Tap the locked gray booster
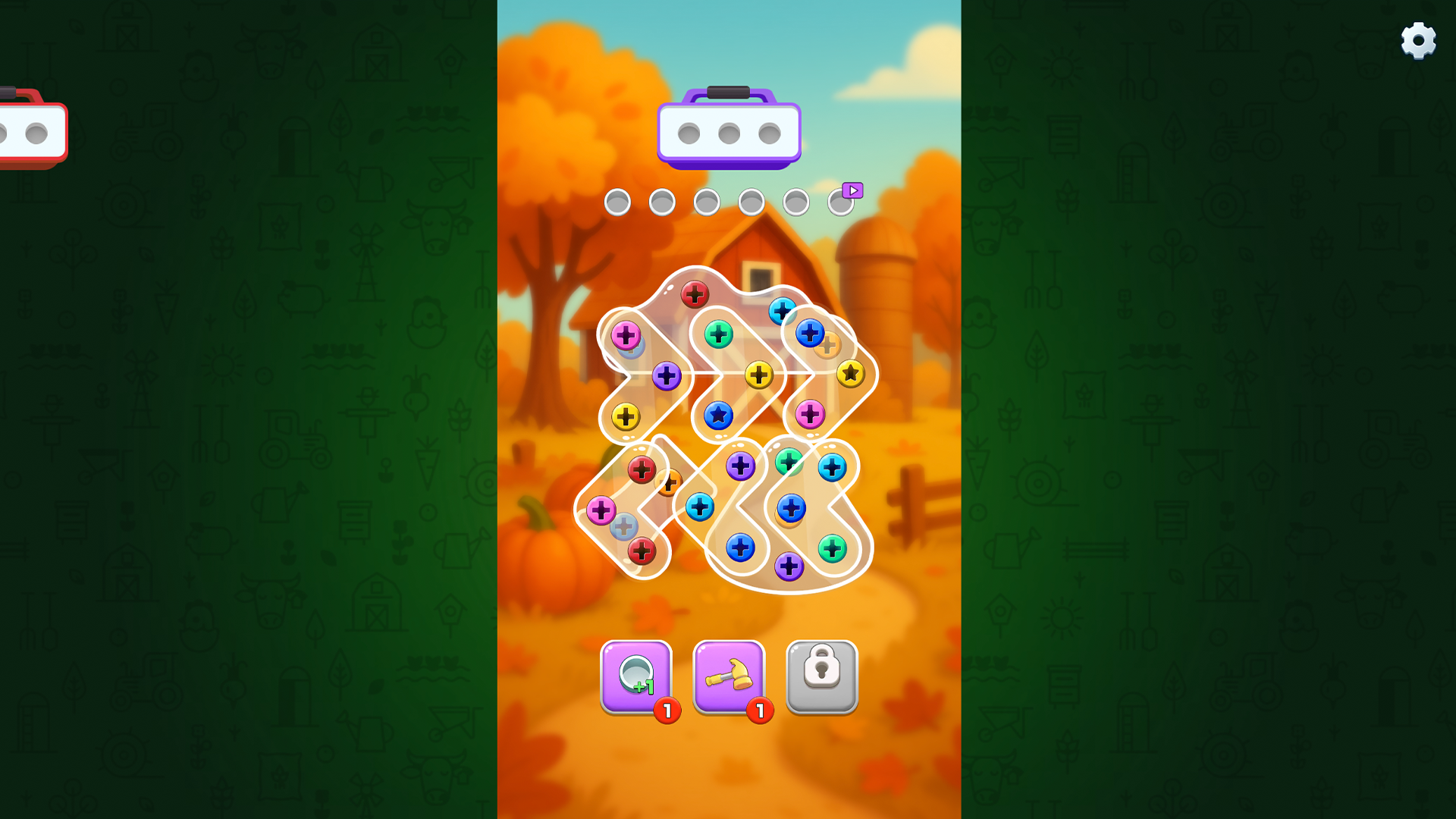This screenshot has height=819, width=1456. point(821,677)
